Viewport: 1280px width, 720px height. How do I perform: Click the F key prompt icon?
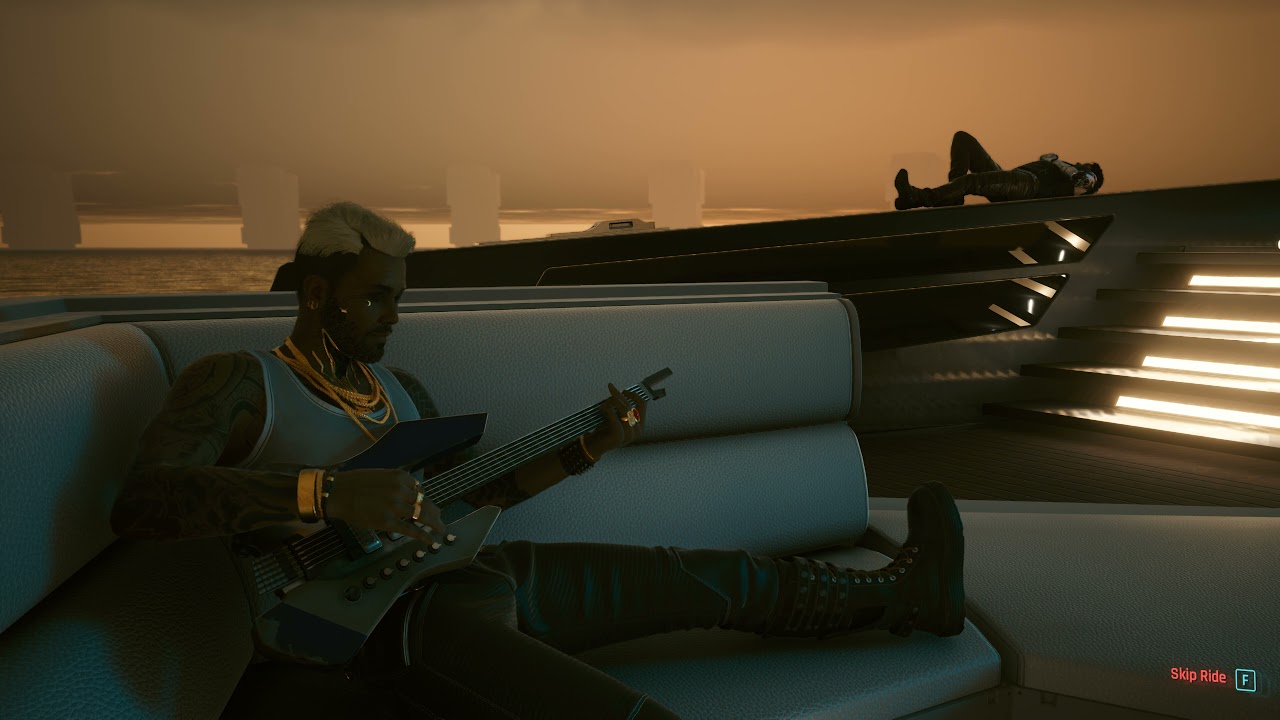(1246, 677)
